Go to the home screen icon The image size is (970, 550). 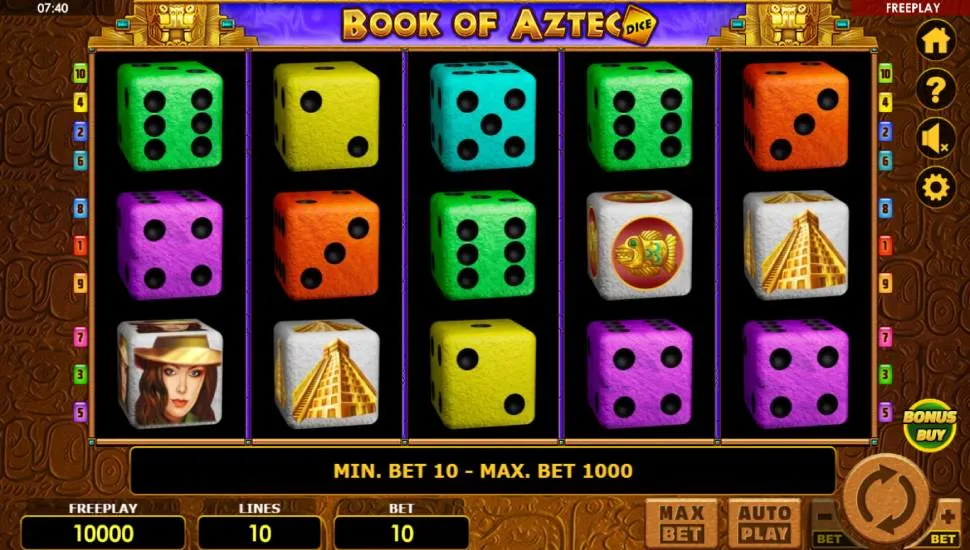pyautogui.click(x=936, y=41)
